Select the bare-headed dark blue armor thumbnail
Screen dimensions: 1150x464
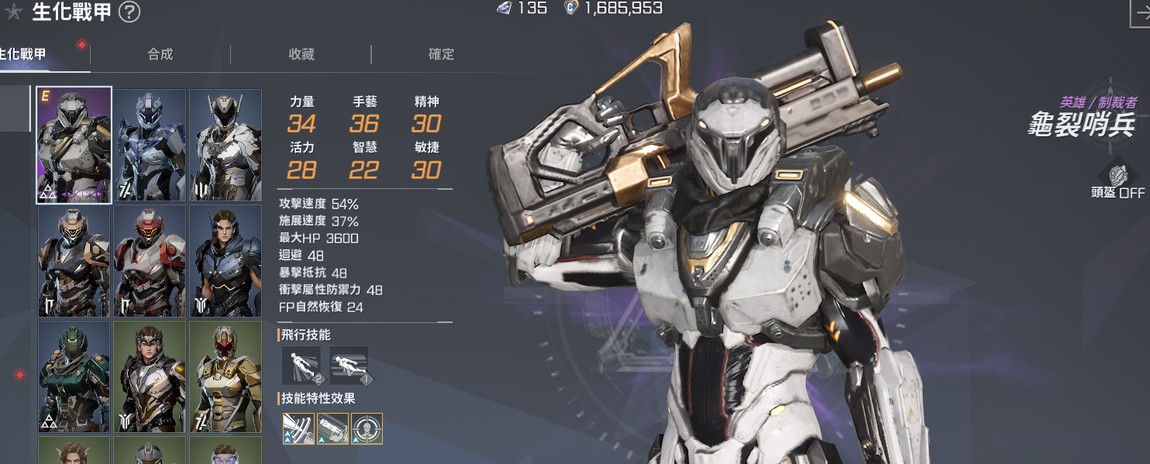tap(225, 262)
